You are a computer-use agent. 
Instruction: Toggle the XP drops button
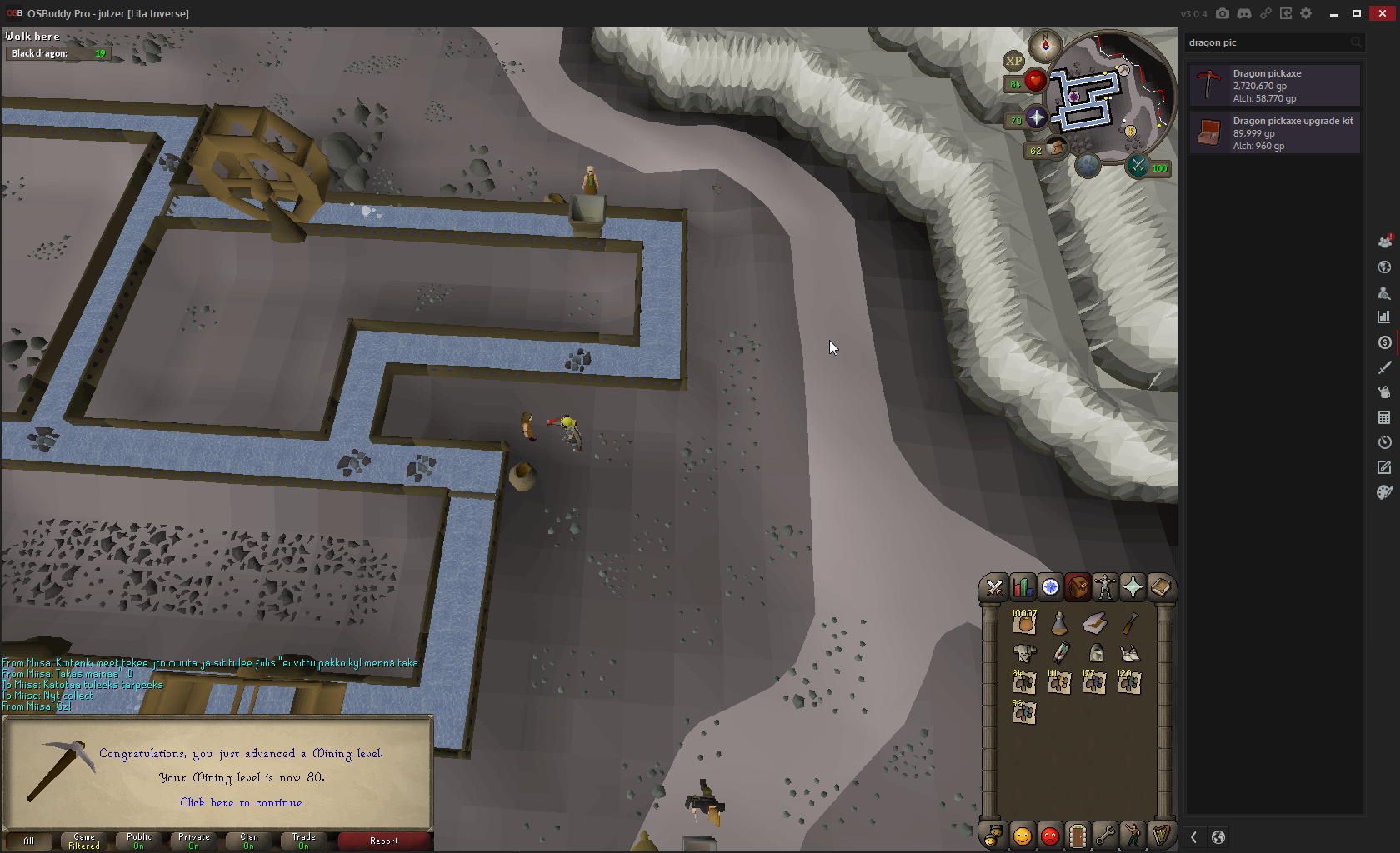point(1013,61)
